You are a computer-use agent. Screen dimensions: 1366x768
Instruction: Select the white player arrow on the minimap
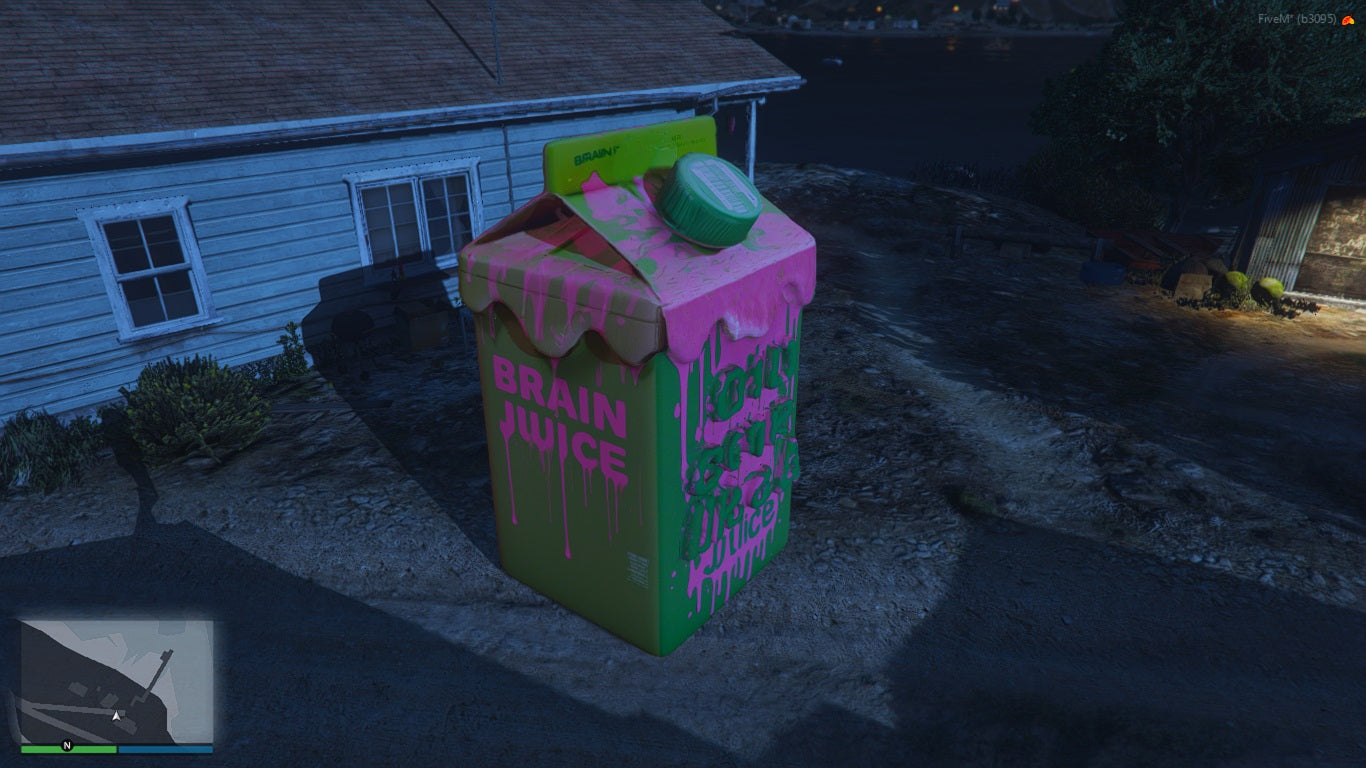117,715
